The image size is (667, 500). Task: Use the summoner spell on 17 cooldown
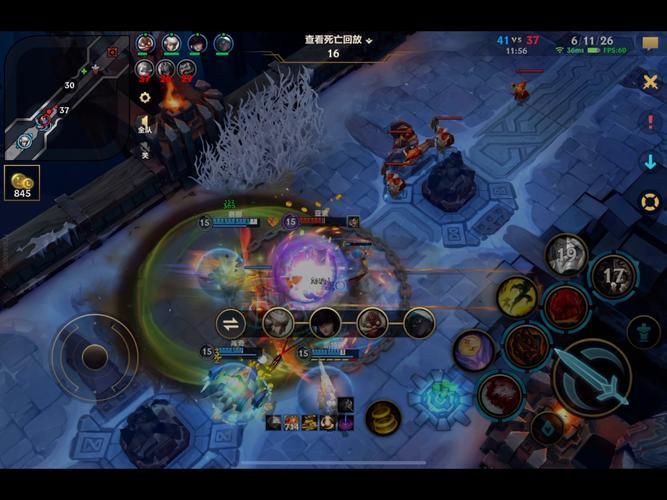(x=613, y=276)
